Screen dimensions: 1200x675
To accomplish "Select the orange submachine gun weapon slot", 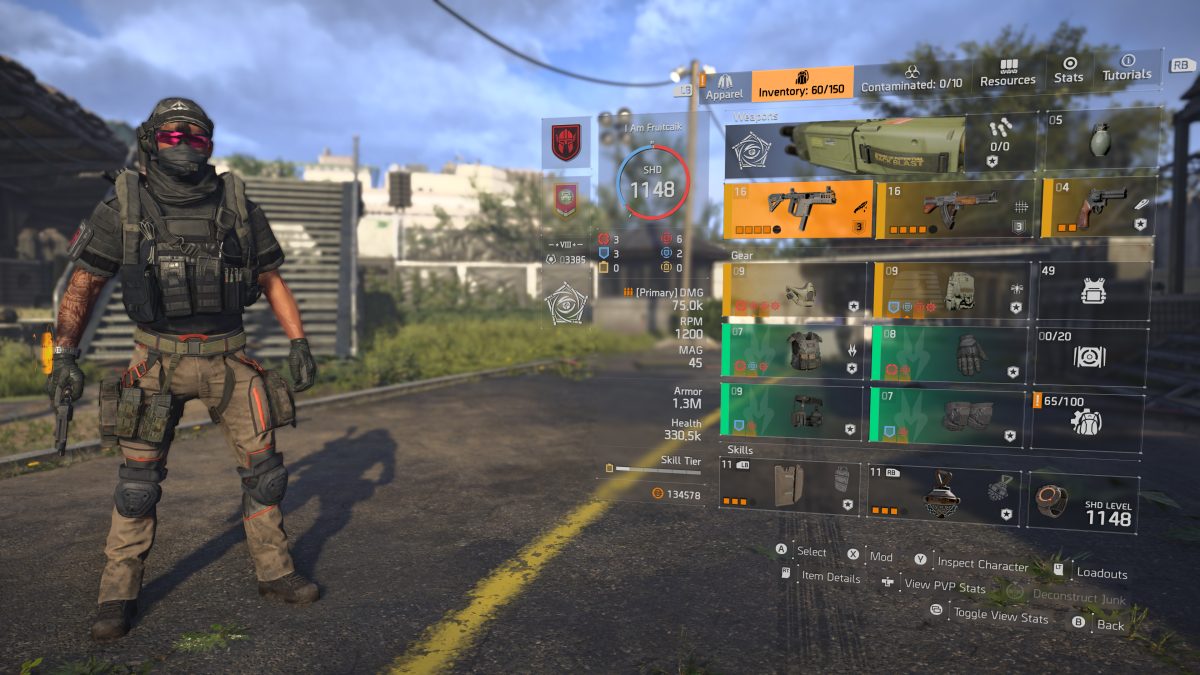I will 798,209.
